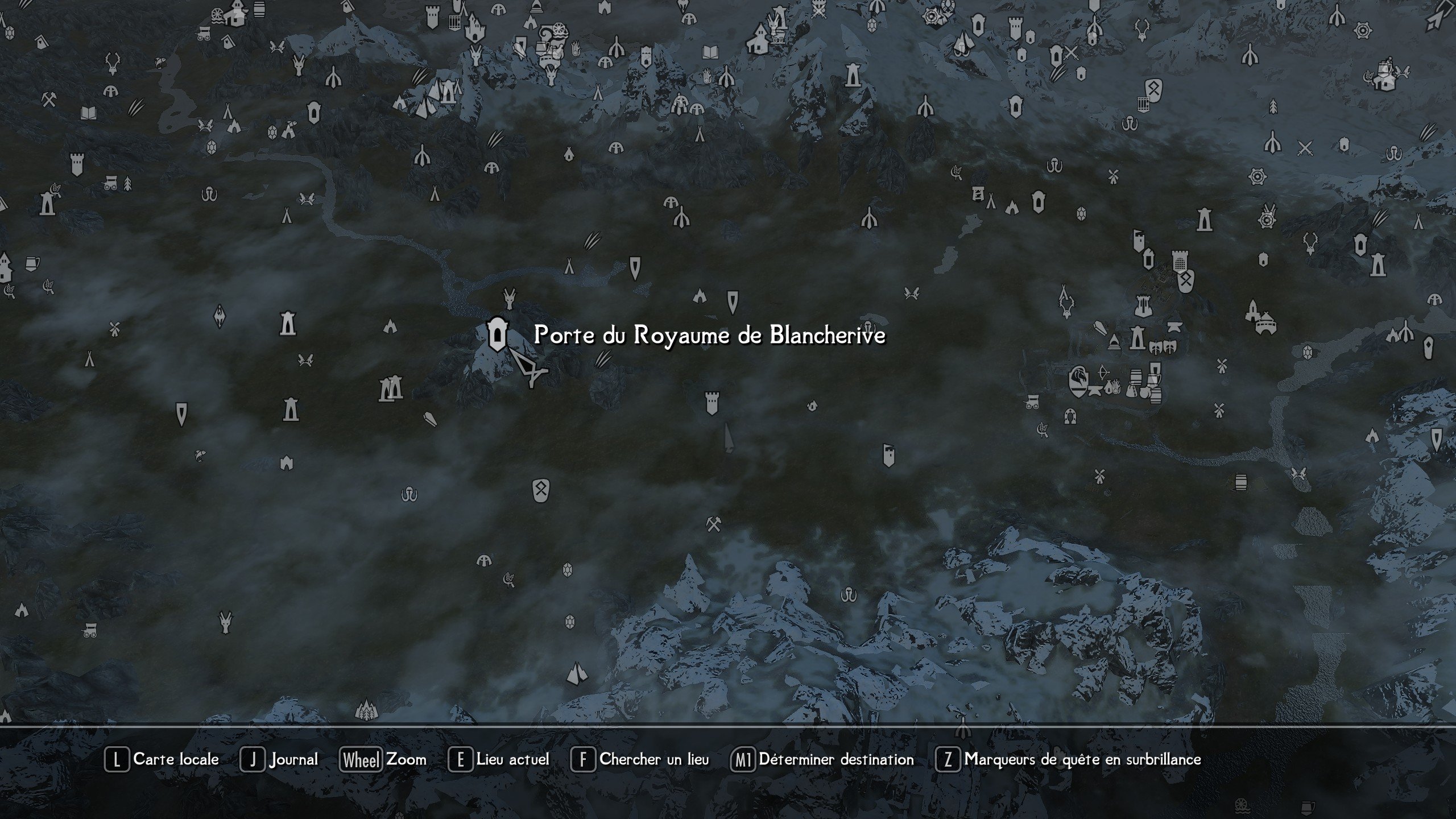
Task: Select the highlighted Porte du Royaume de Blancherive marker
Action: pyautogui.click(x=497, y=335)
